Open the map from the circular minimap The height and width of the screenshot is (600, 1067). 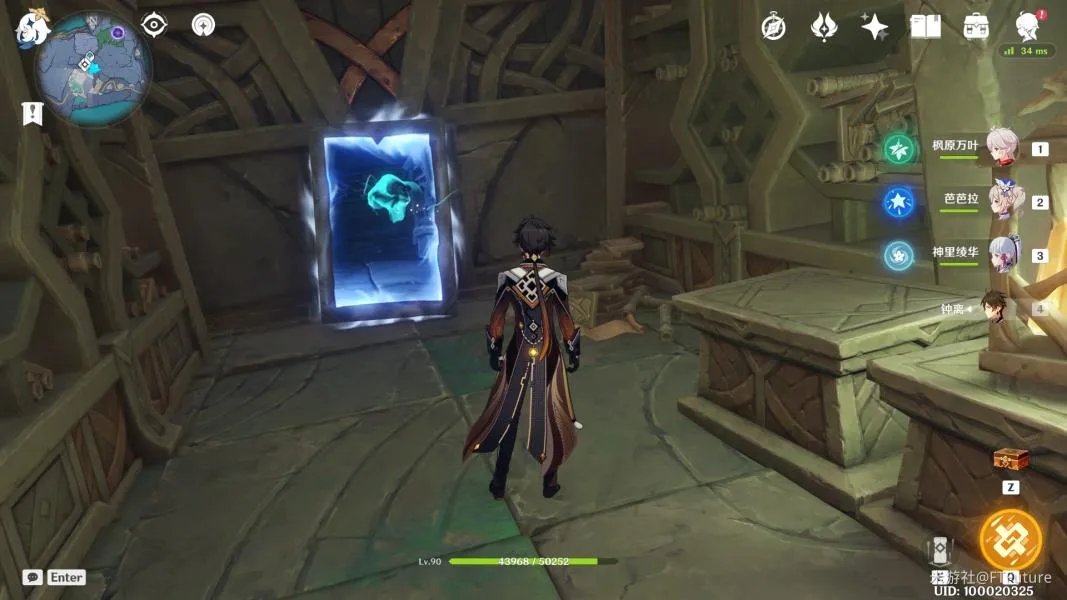[92, 68]
